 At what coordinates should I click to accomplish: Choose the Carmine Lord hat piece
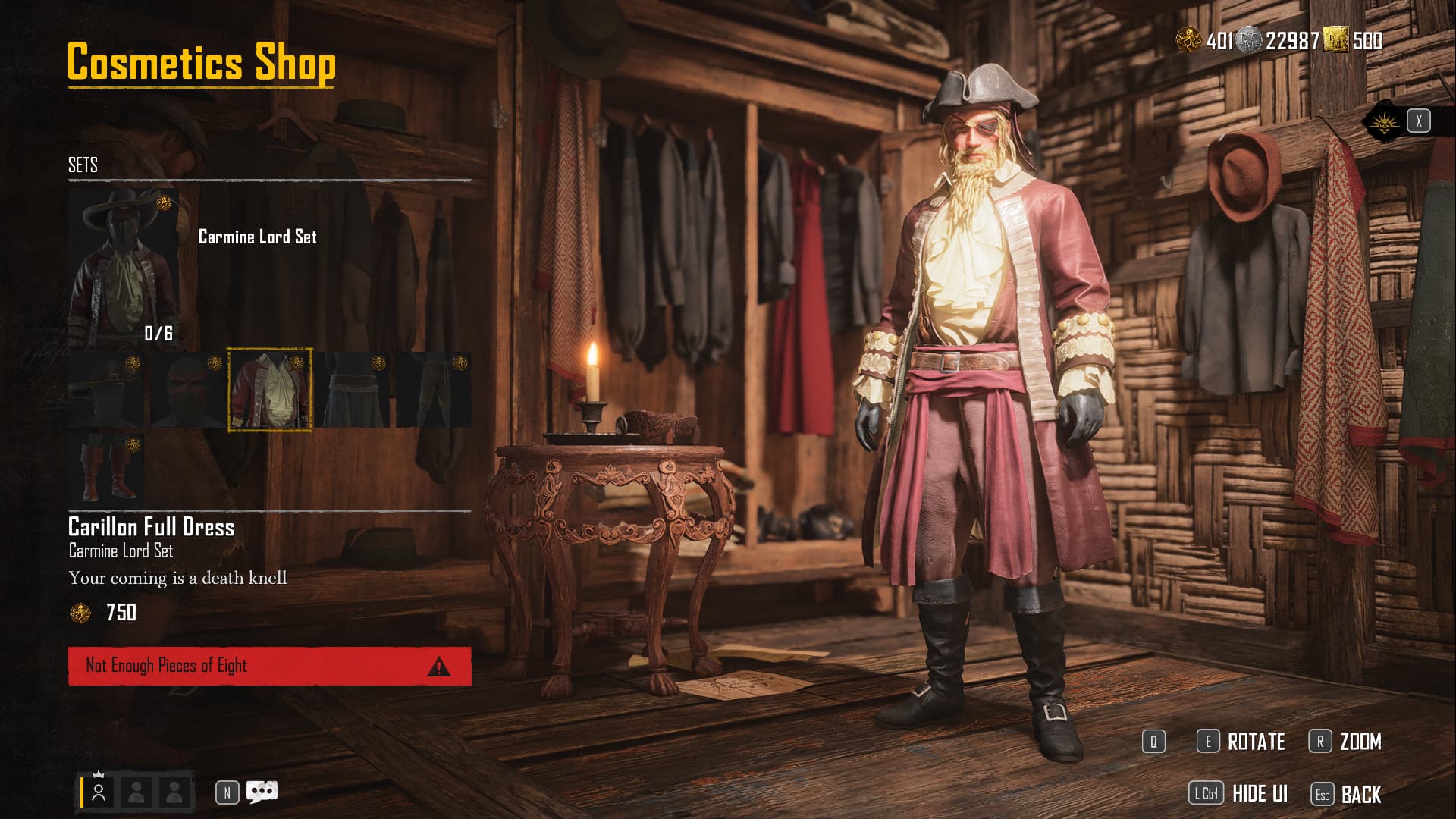click(106, 390)
